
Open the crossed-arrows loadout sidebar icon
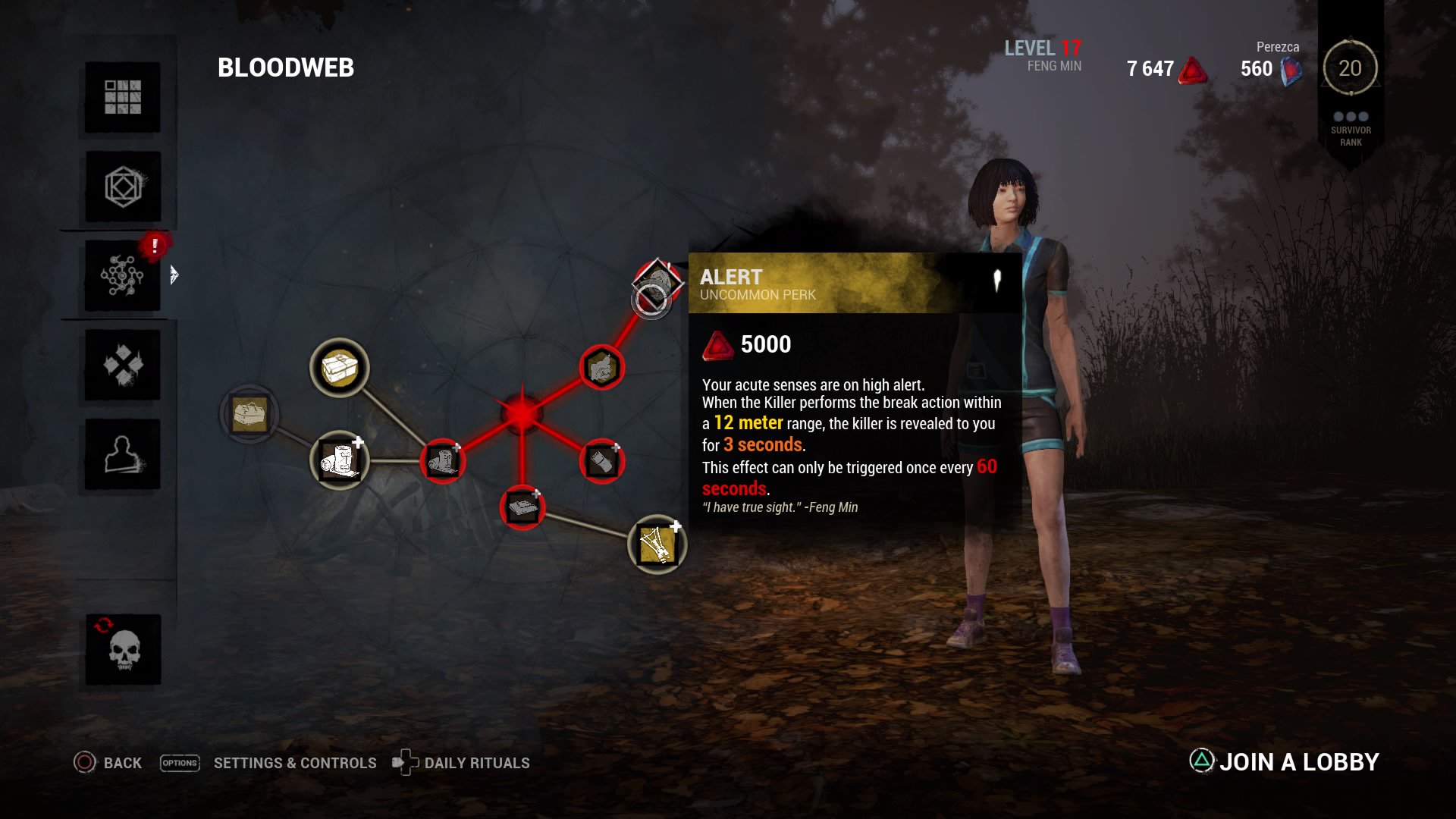click(x=122, y=366)
